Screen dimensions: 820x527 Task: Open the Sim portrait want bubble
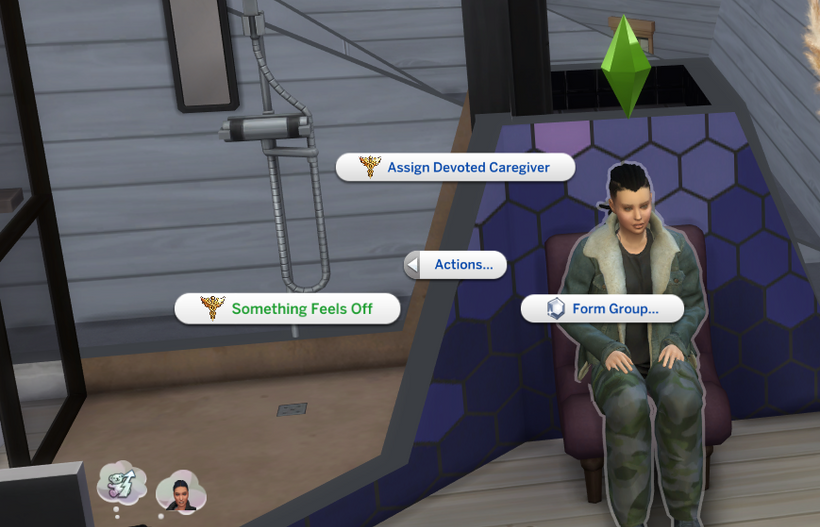tap(181, 491)
